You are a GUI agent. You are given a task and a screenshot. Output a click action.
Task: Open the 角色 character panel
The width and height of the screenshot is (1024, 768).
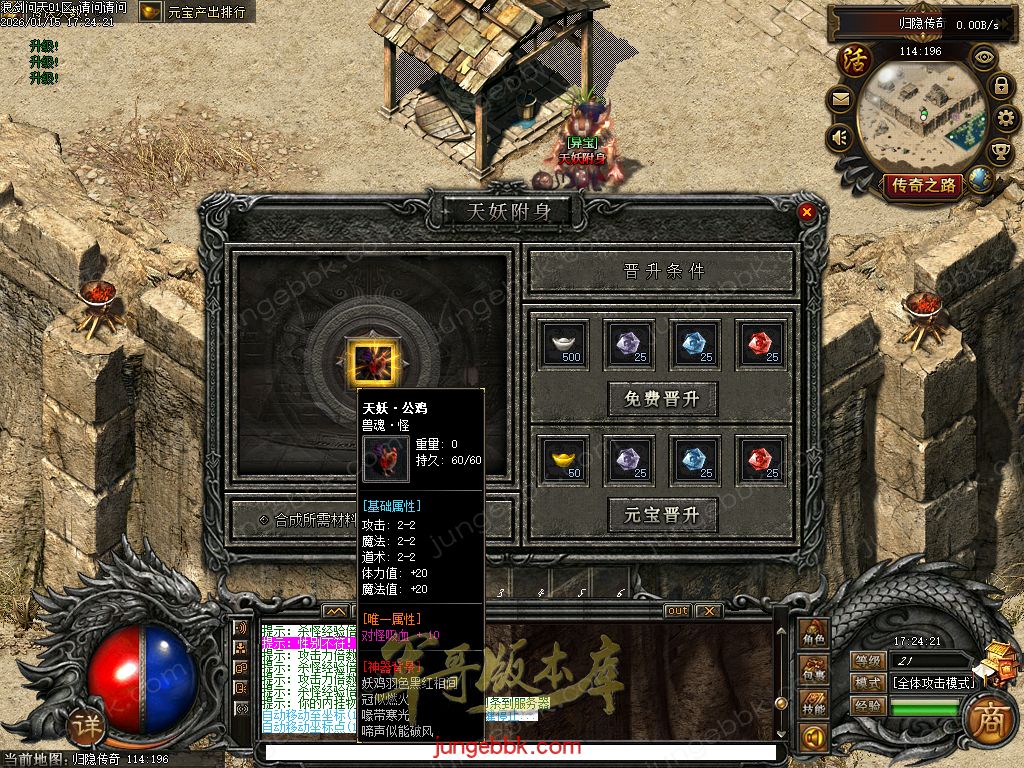[x=814, y=634]
